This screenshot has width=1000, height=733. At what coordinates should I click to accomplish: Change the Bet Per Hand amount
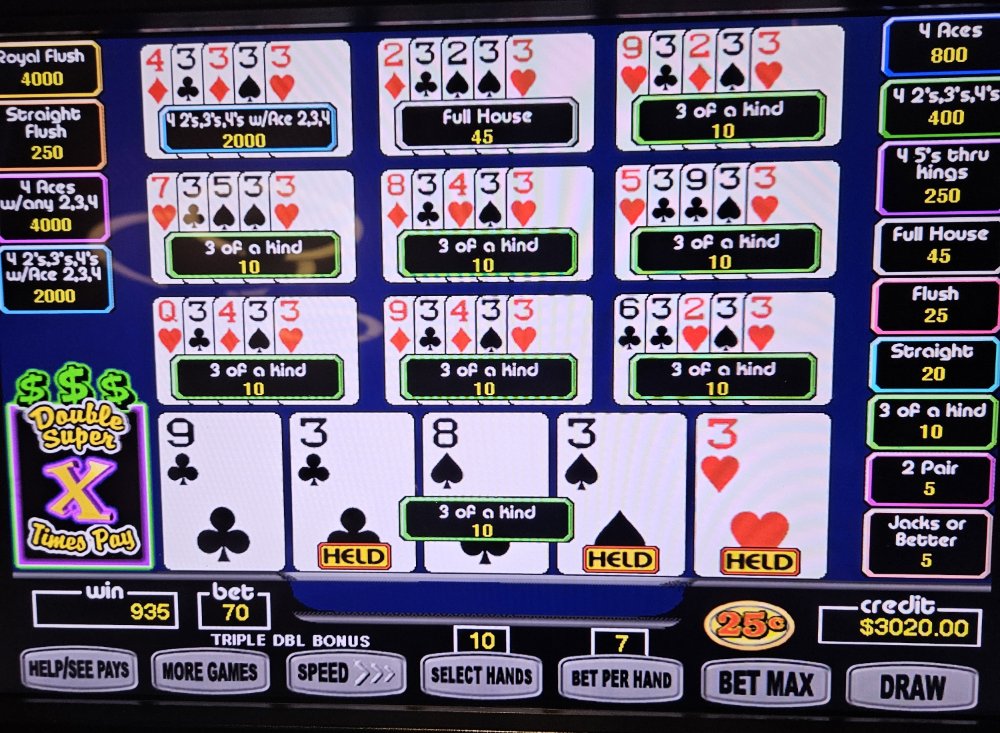[x=620, y=679]
